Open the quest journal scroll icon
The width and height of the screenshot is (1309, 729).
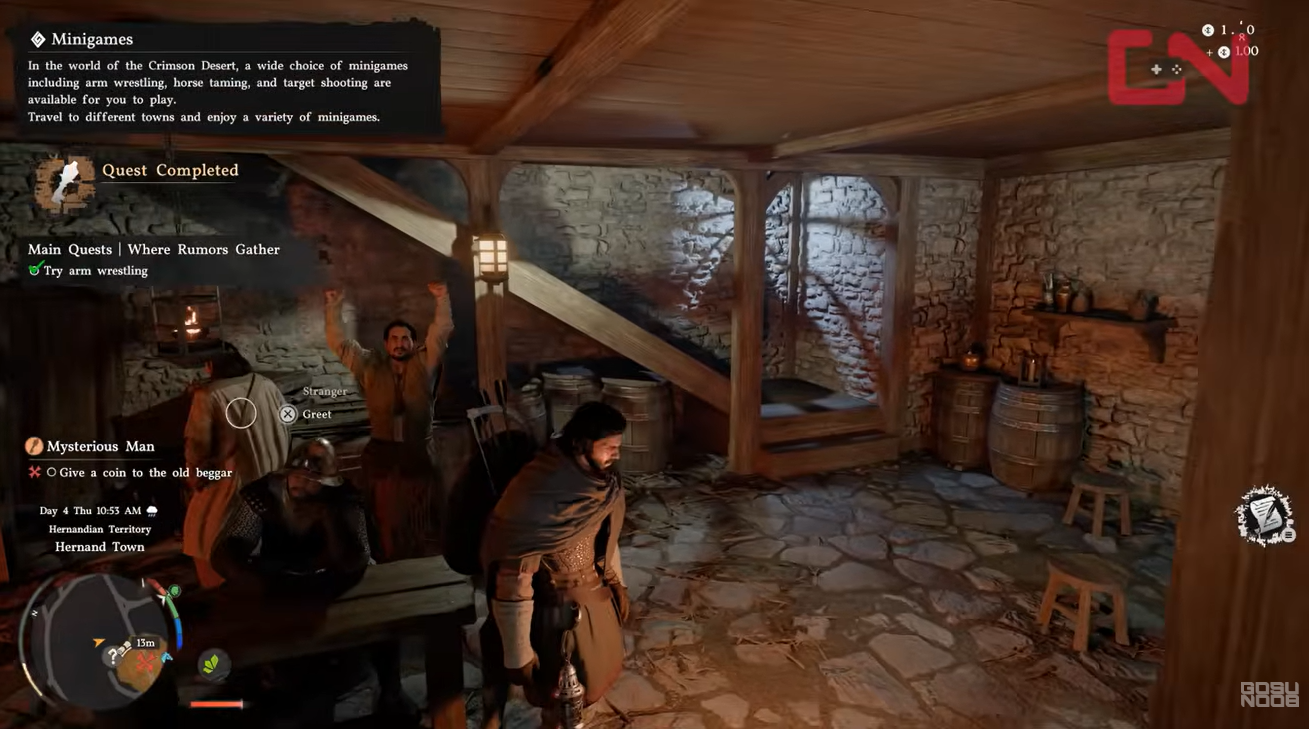pos(1264,516)
